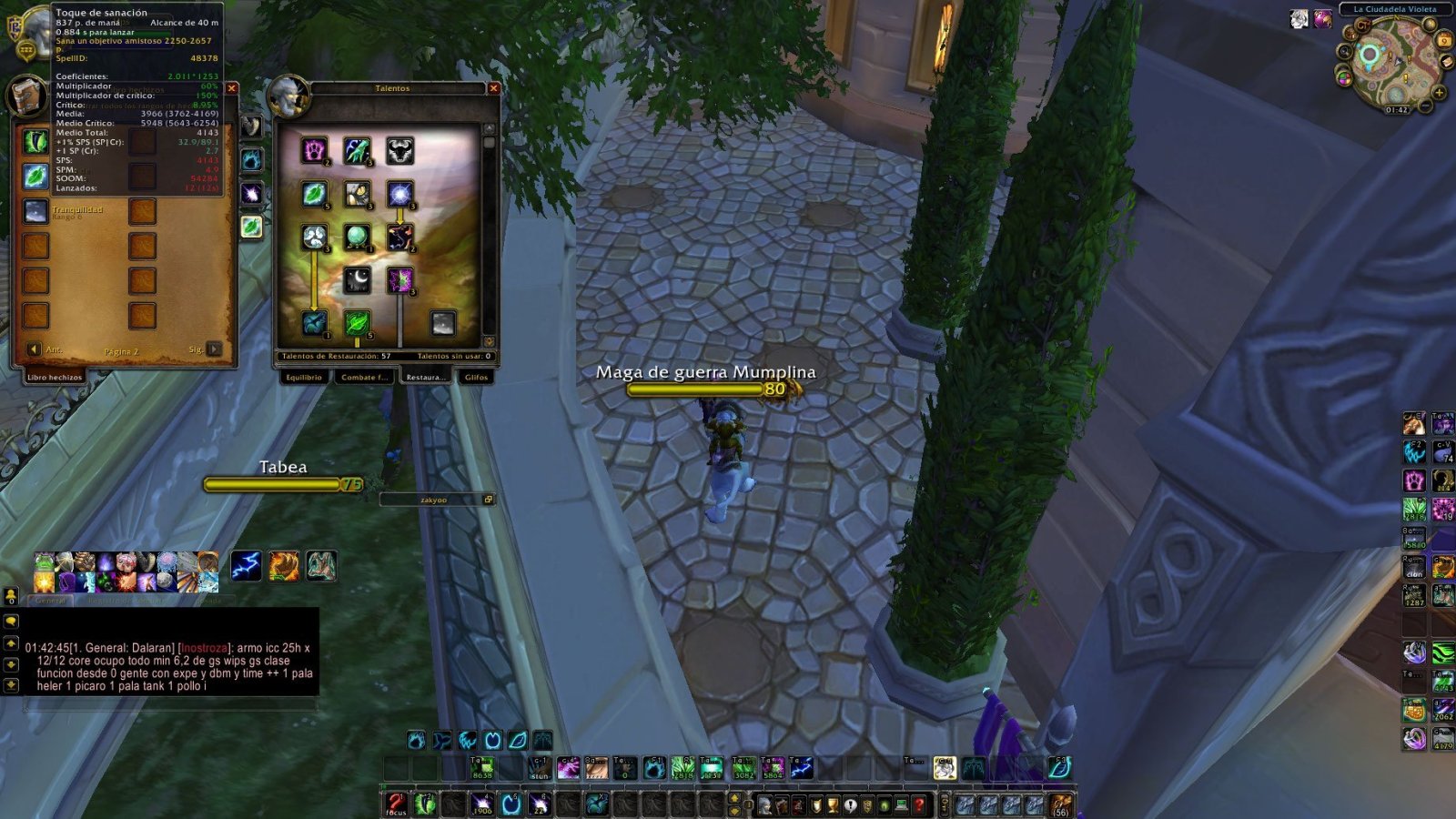Screen dimensions: 1456x819
Task: Toggle the chat bubble icon on the chat frame
Action: coord(9,622)
